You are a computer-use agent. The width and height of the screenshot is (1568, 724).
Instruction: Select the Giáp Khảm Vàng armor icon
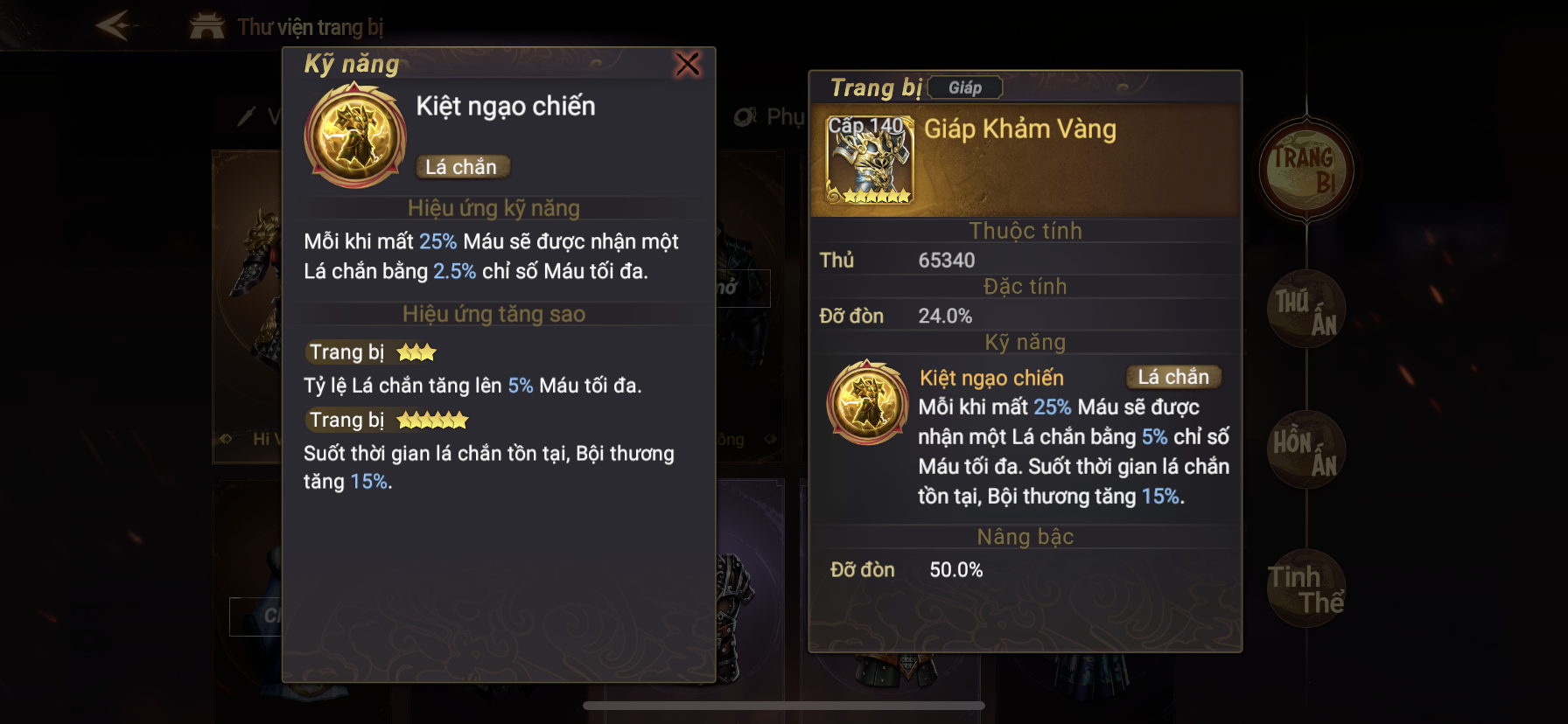pos(870,160)
